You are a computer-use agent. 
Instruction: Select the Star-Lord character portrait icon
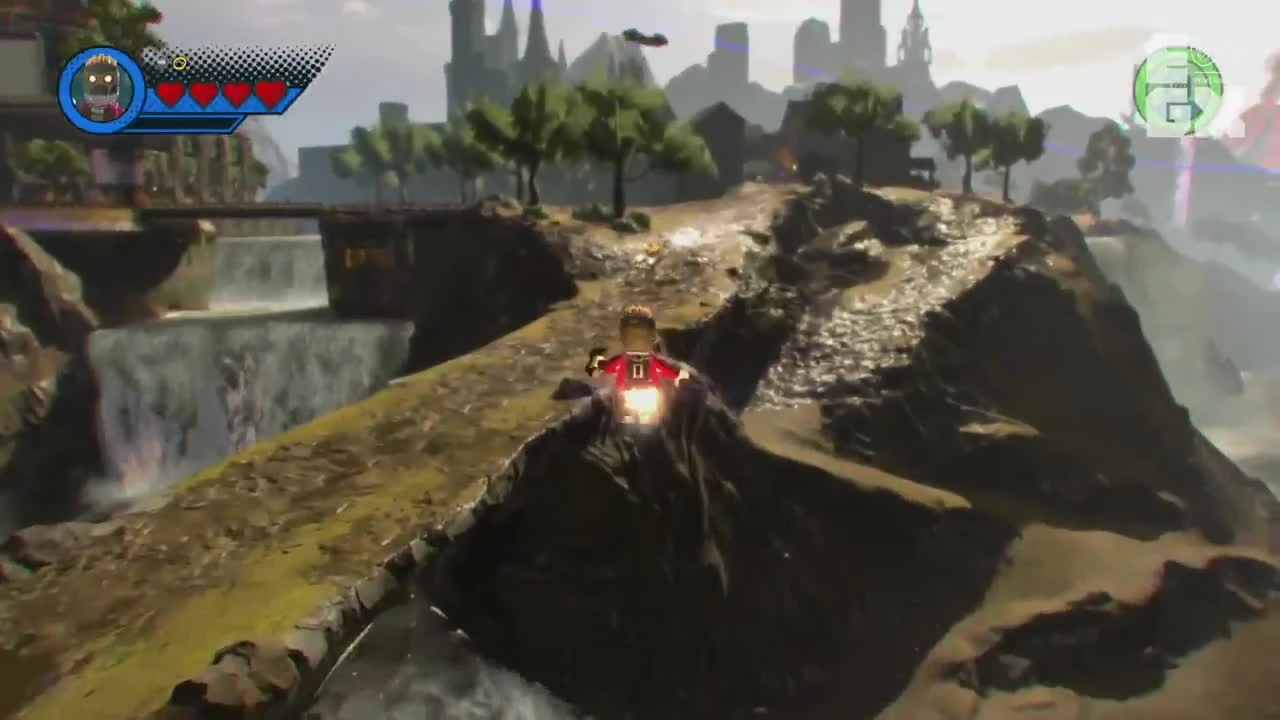pos(100,85)
